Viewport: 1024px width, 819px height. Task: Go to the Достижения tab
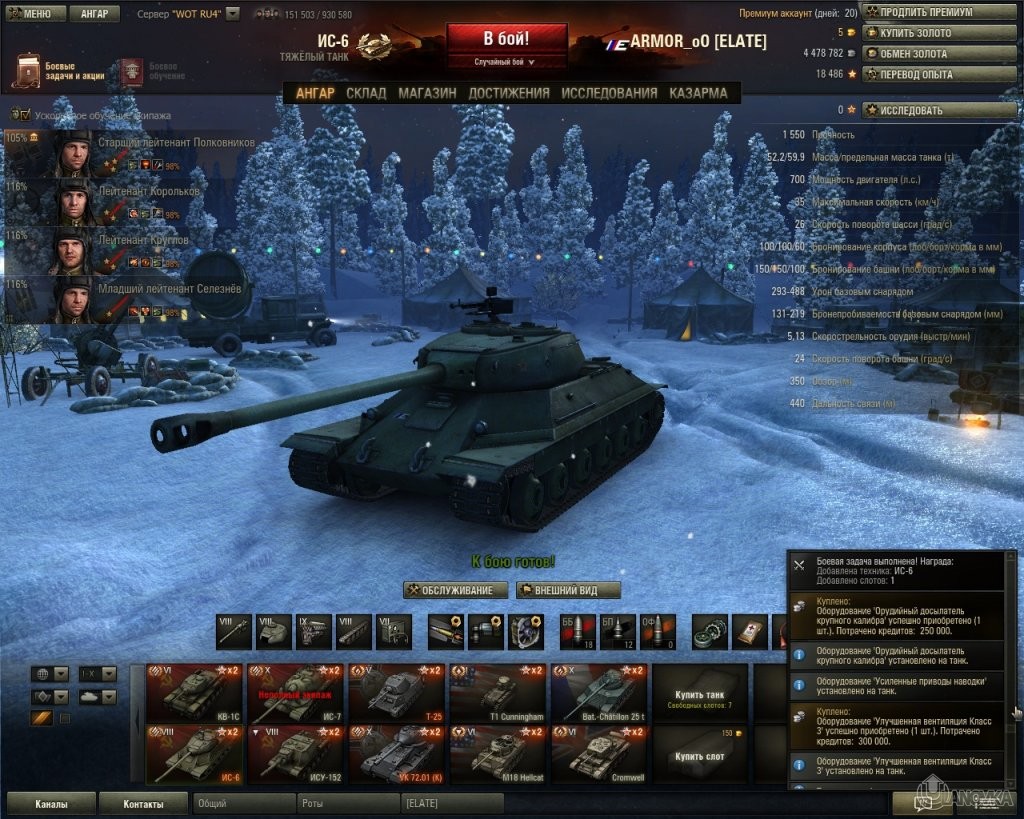pyautogui.click(x=509, y=93)
